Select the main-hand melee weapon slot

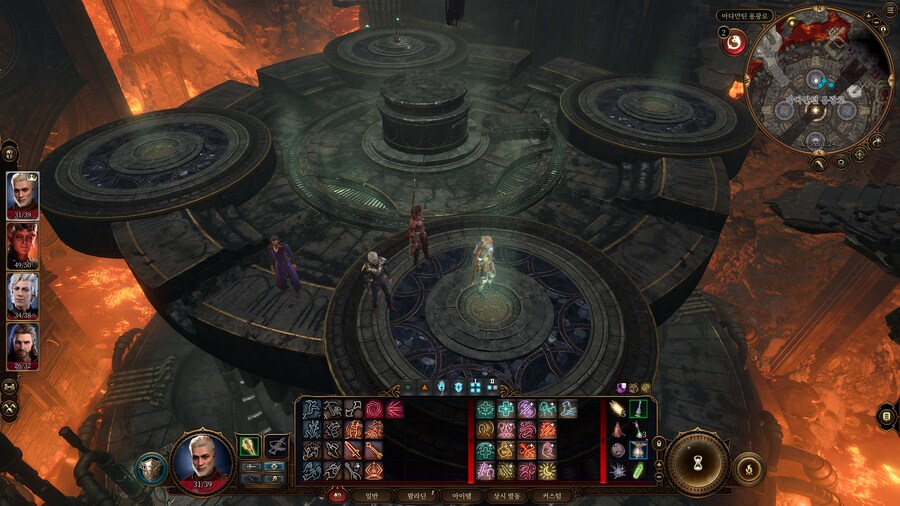pyautogui.click(x=251, y=446)
